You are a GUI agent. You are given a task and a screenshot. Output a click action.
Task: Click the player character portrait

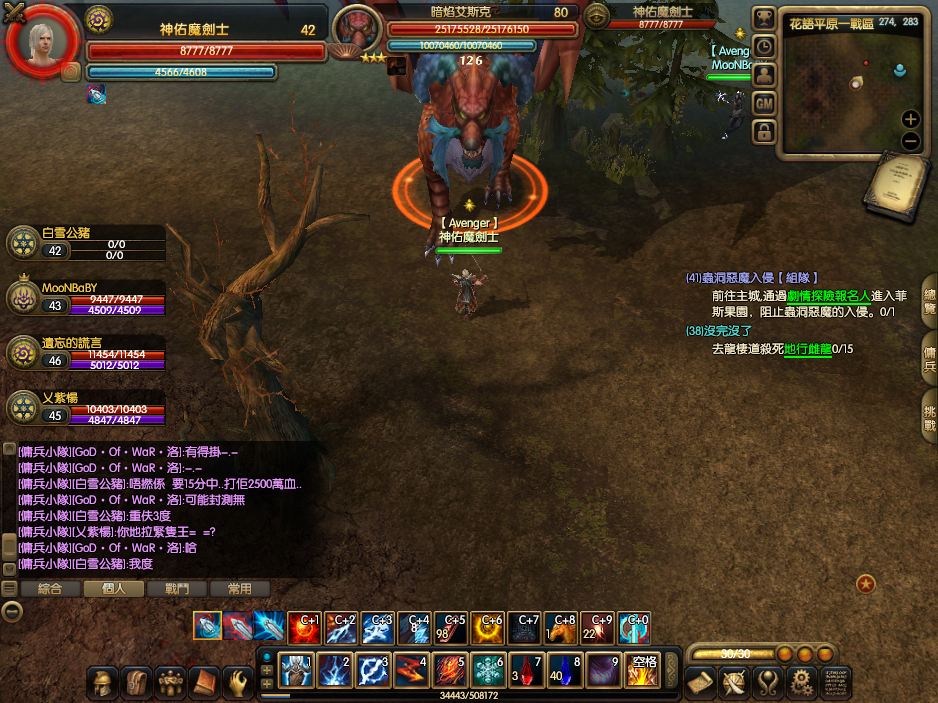42,41
